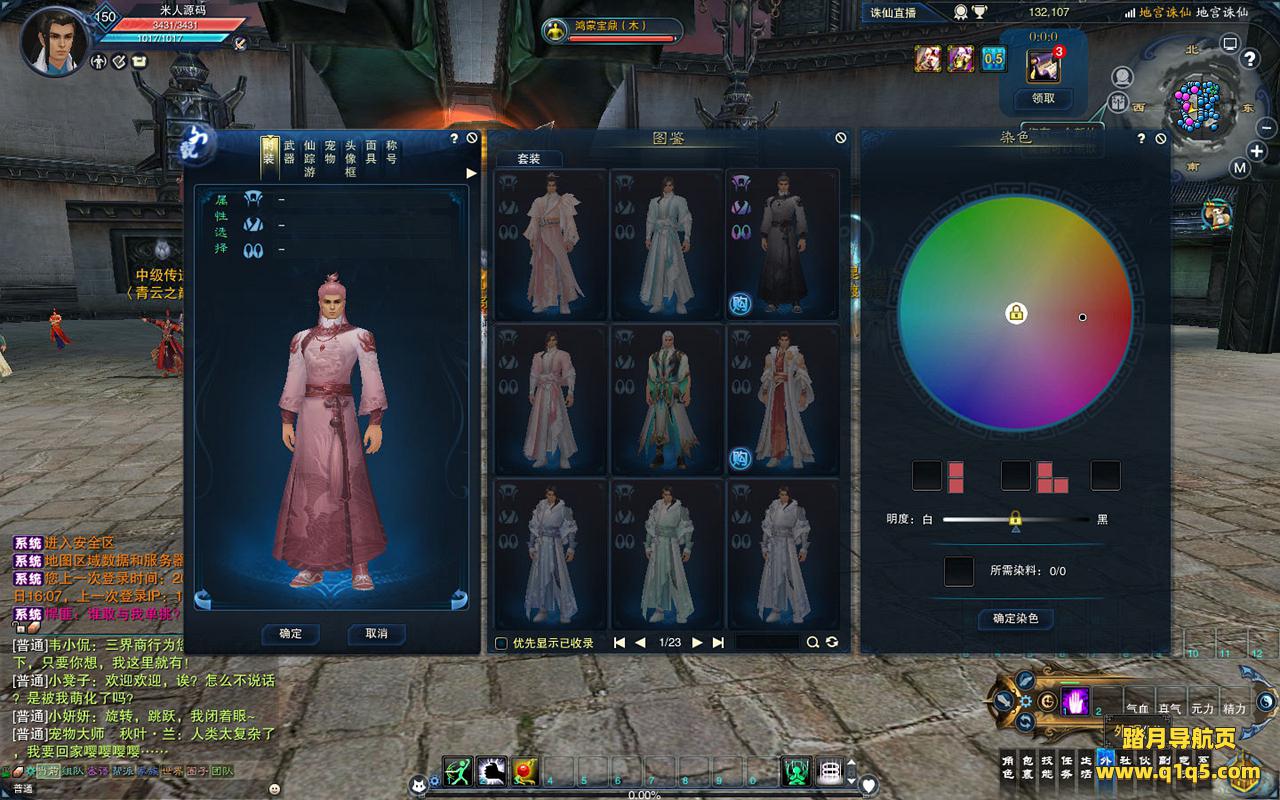
Task: Confirm the outfit with the 确定 button
Action: (291, 634)
